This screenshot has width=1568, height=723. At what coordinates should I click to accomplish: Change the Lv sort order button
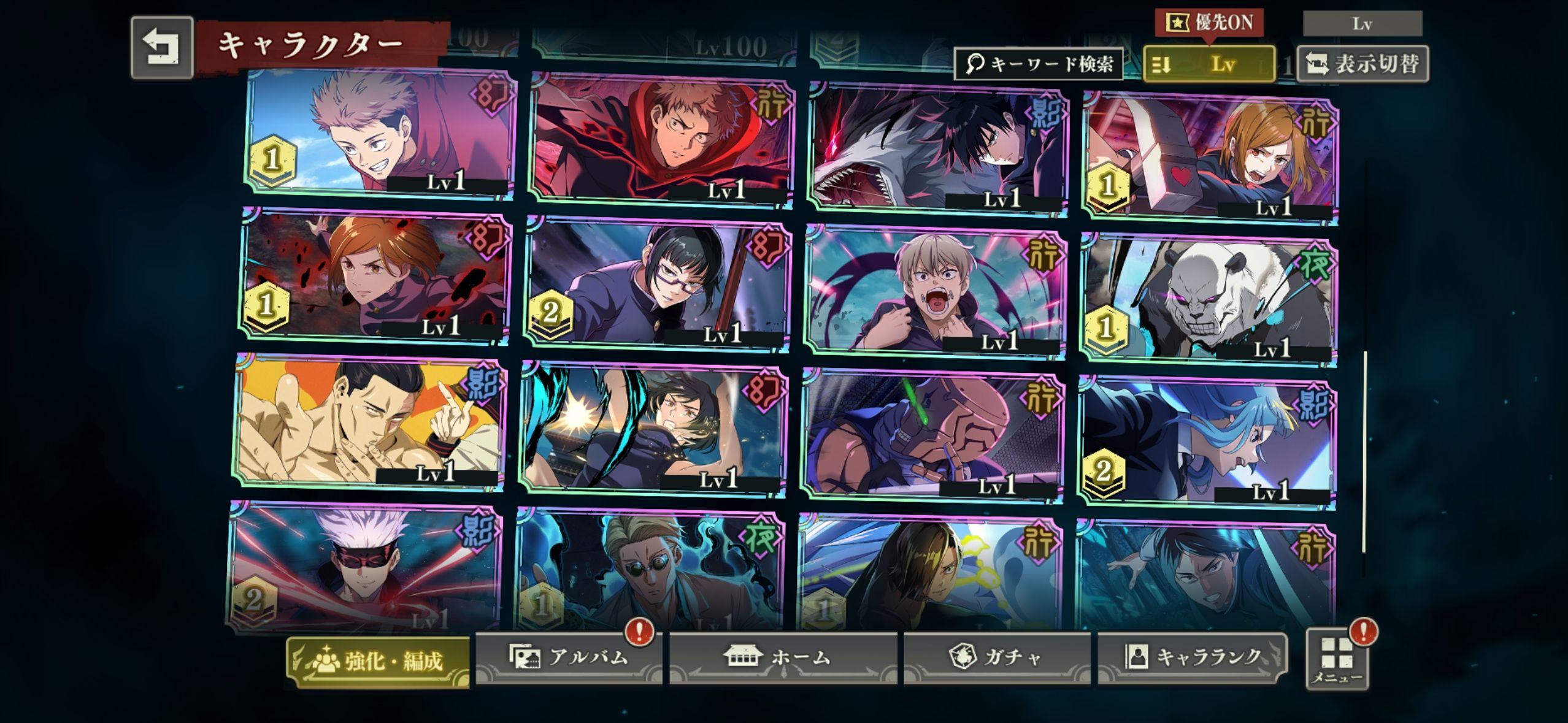(x=1209, y=64)
